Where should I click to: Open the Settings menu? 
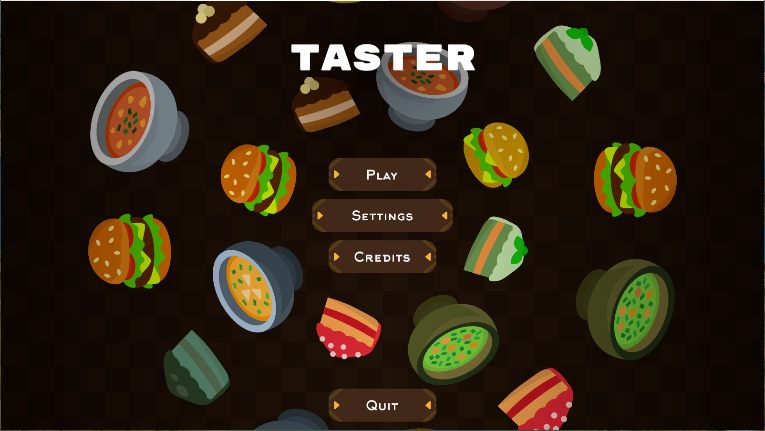(382, 216)
